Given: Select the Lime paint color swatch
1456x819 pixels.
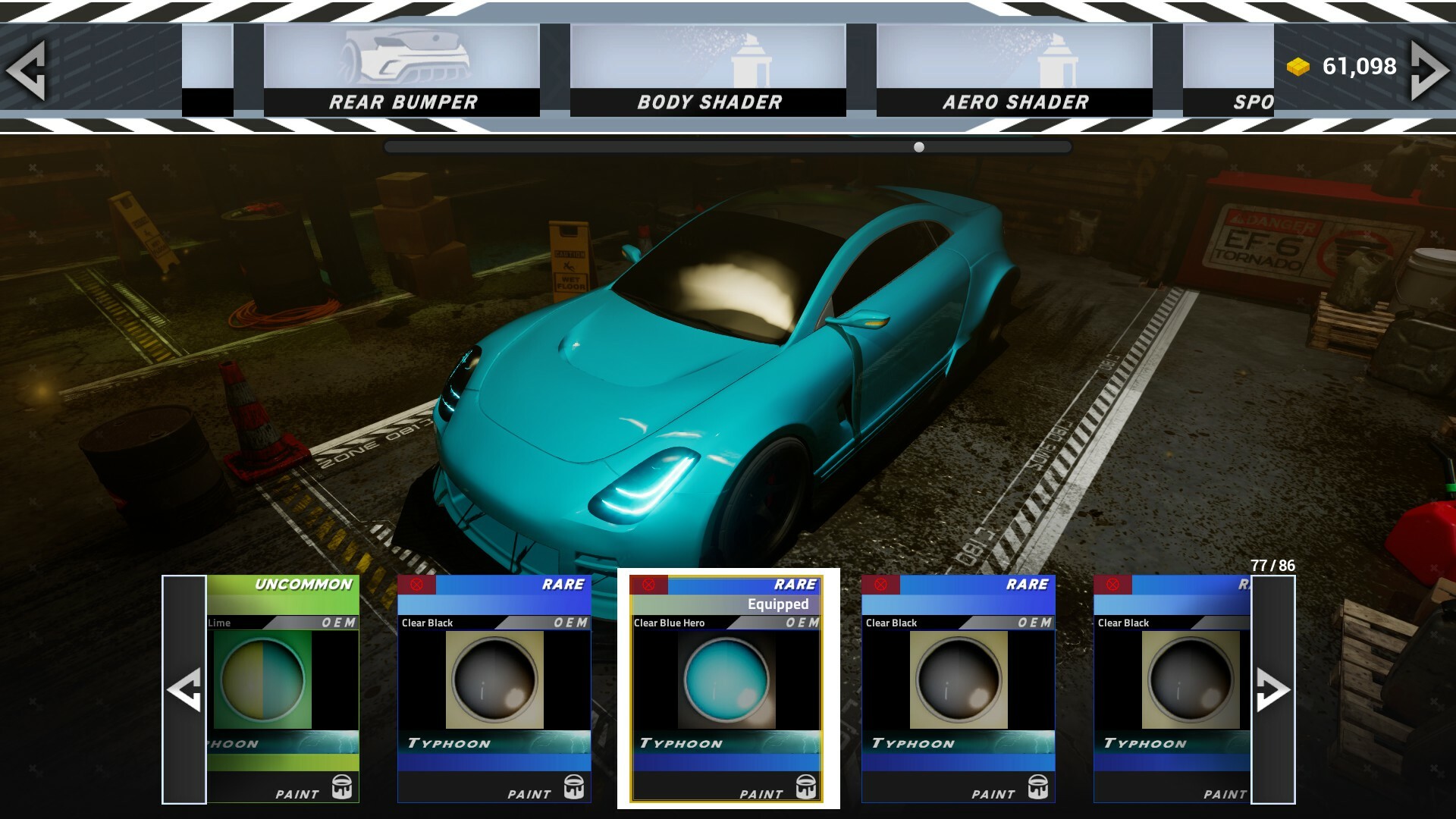Looking at the screenshot, I should click(x=262, y=680).
